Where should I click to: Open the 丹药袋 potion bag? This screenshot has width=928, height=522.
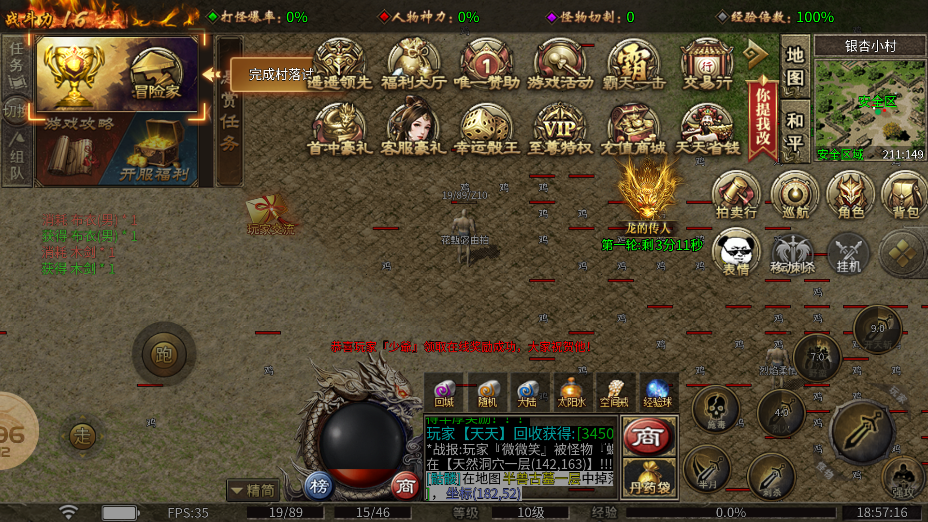coord(649,479)
